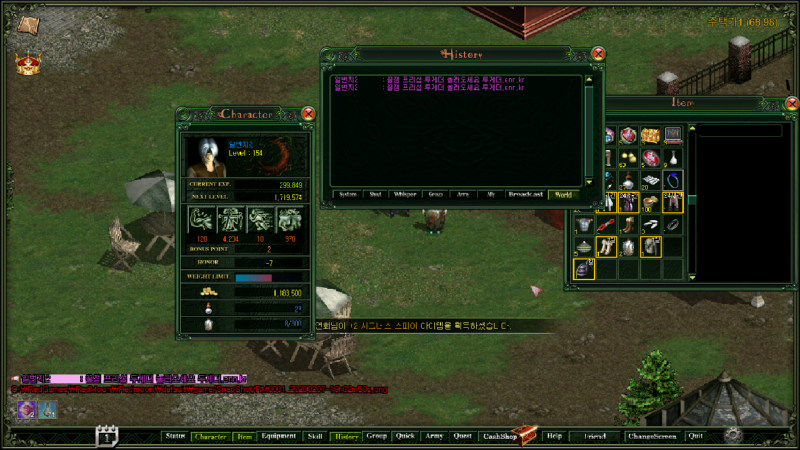Close the History window
The height and width of the screenshot is (450, 800).
[x=598, y=53]
